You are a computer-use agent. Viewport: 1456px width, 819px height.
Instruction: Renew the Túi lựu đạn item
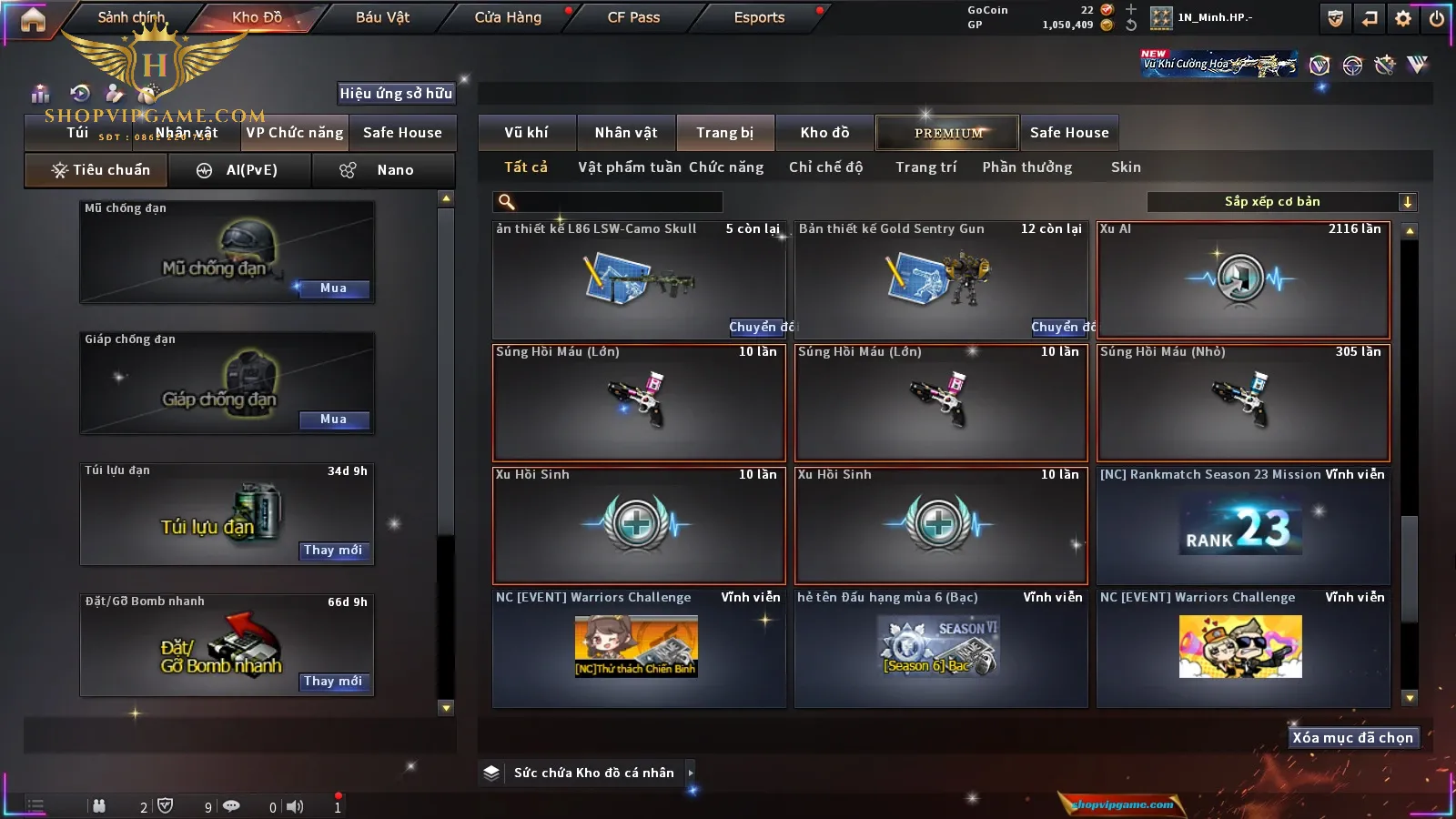pyautogui.click(x=333, y=551)
